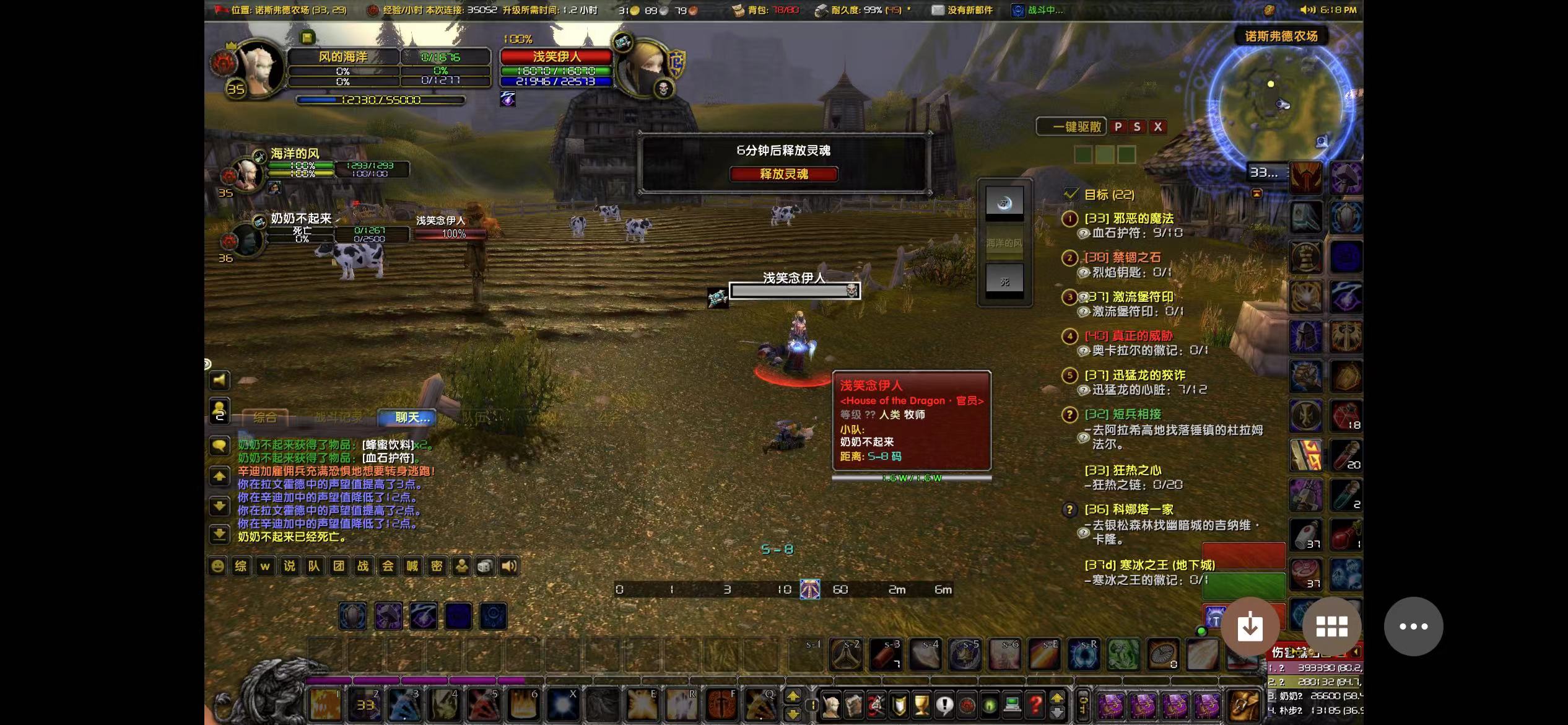Select the 喊 yell channel button
The height and width of the screenshot is (725, 1568).
tap(412, 566)
